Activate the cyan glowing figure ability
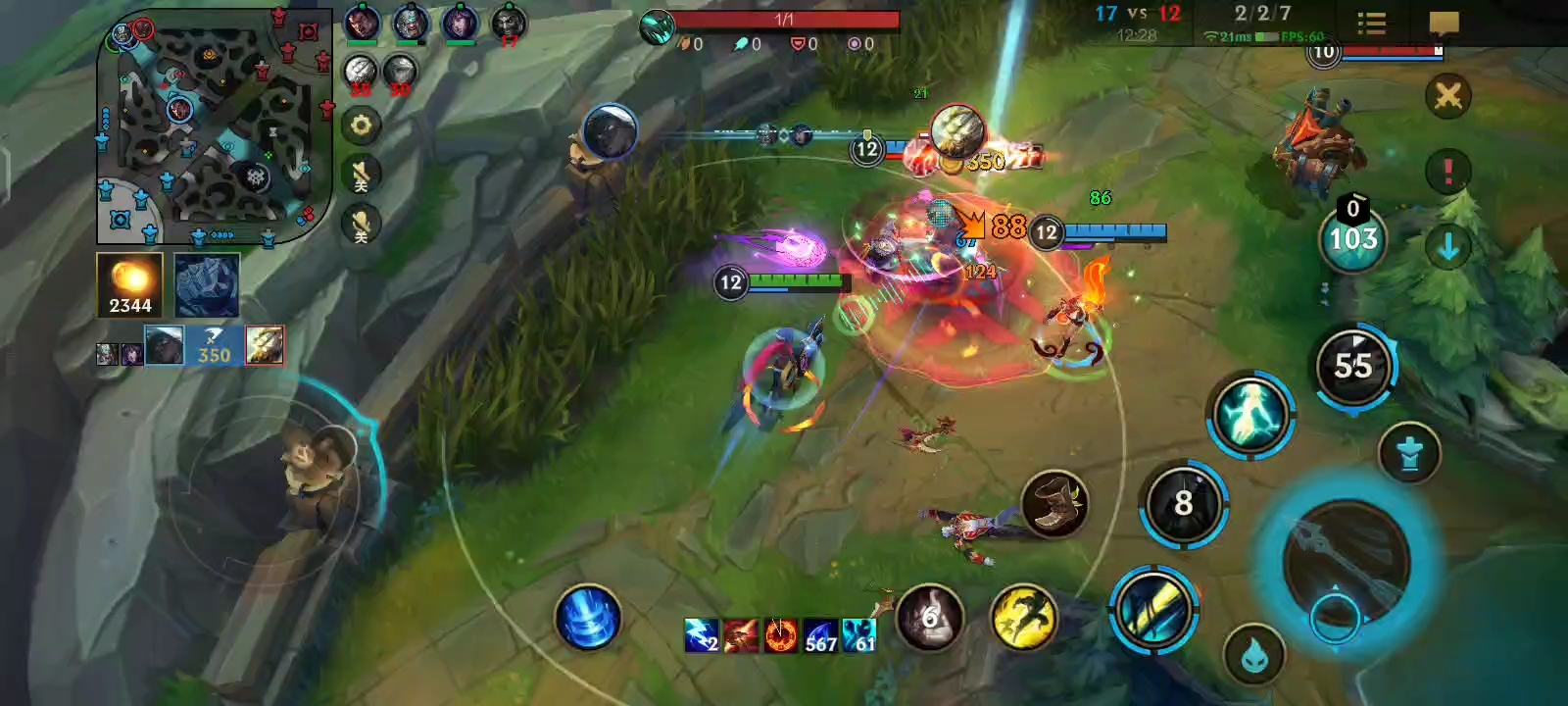 click(1249, 414)
